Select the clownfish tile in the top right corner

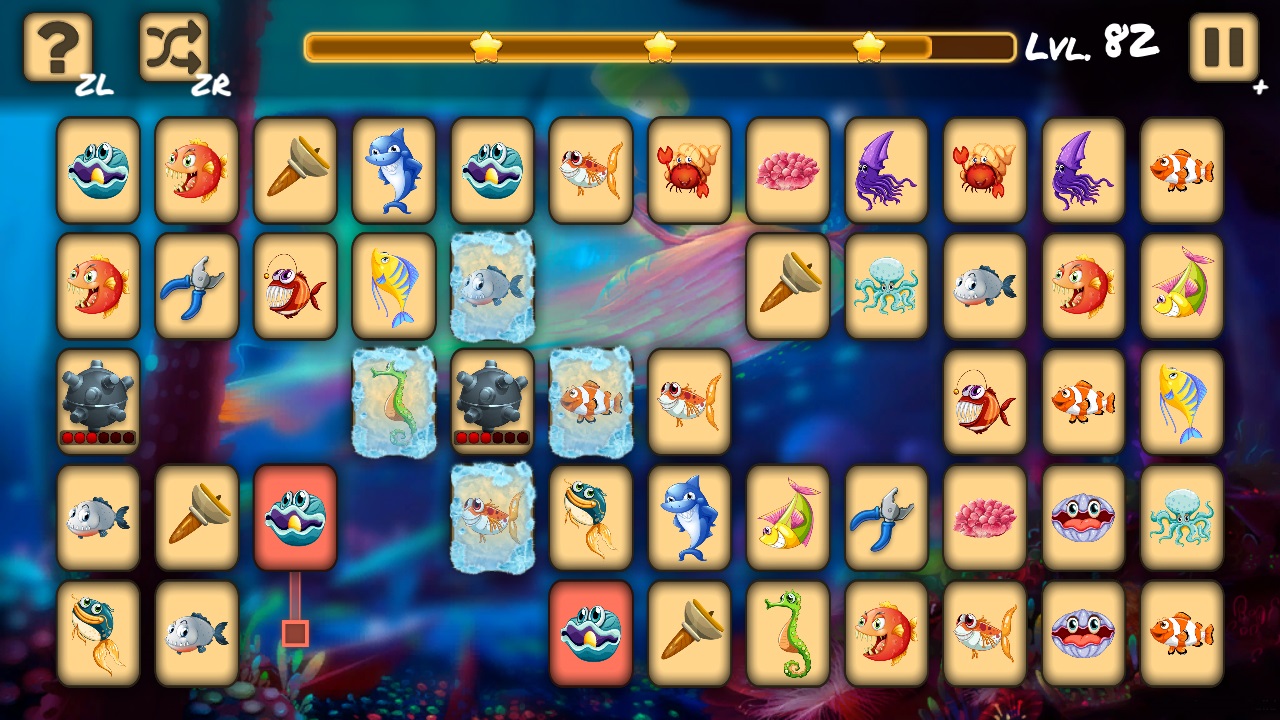1182,168
